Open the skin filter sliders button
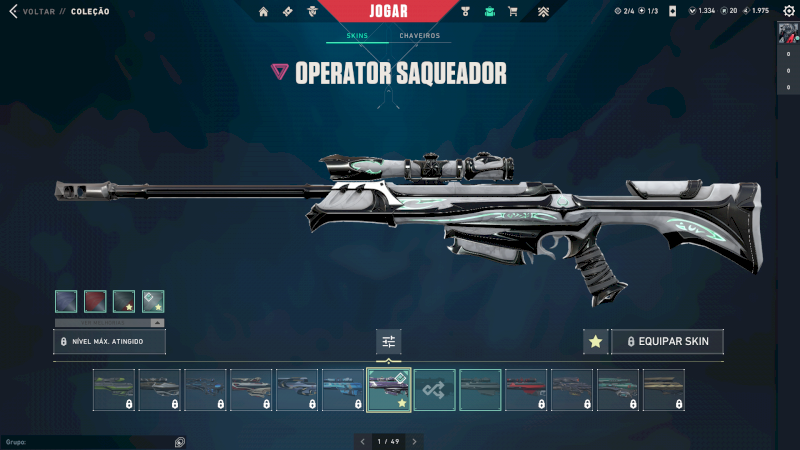This screenshot has width=800, height=450. [389, 342]
